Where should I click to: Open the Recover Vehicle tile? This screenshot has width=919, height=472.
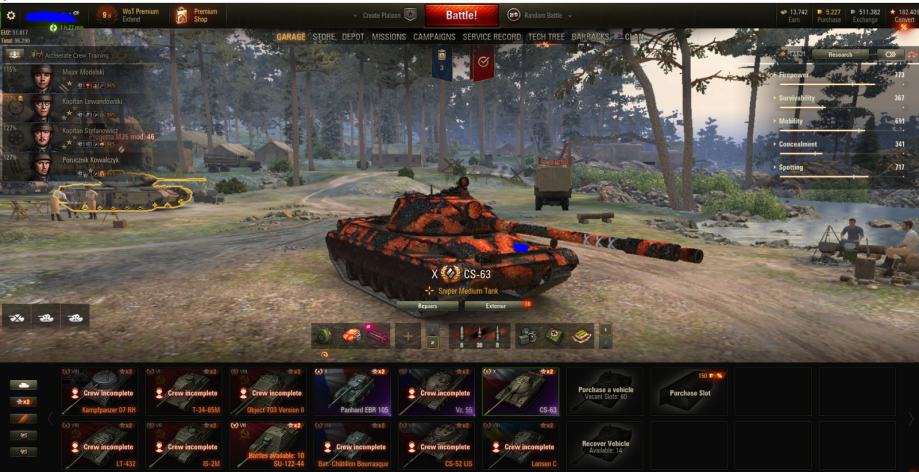[x=607, y=442]
